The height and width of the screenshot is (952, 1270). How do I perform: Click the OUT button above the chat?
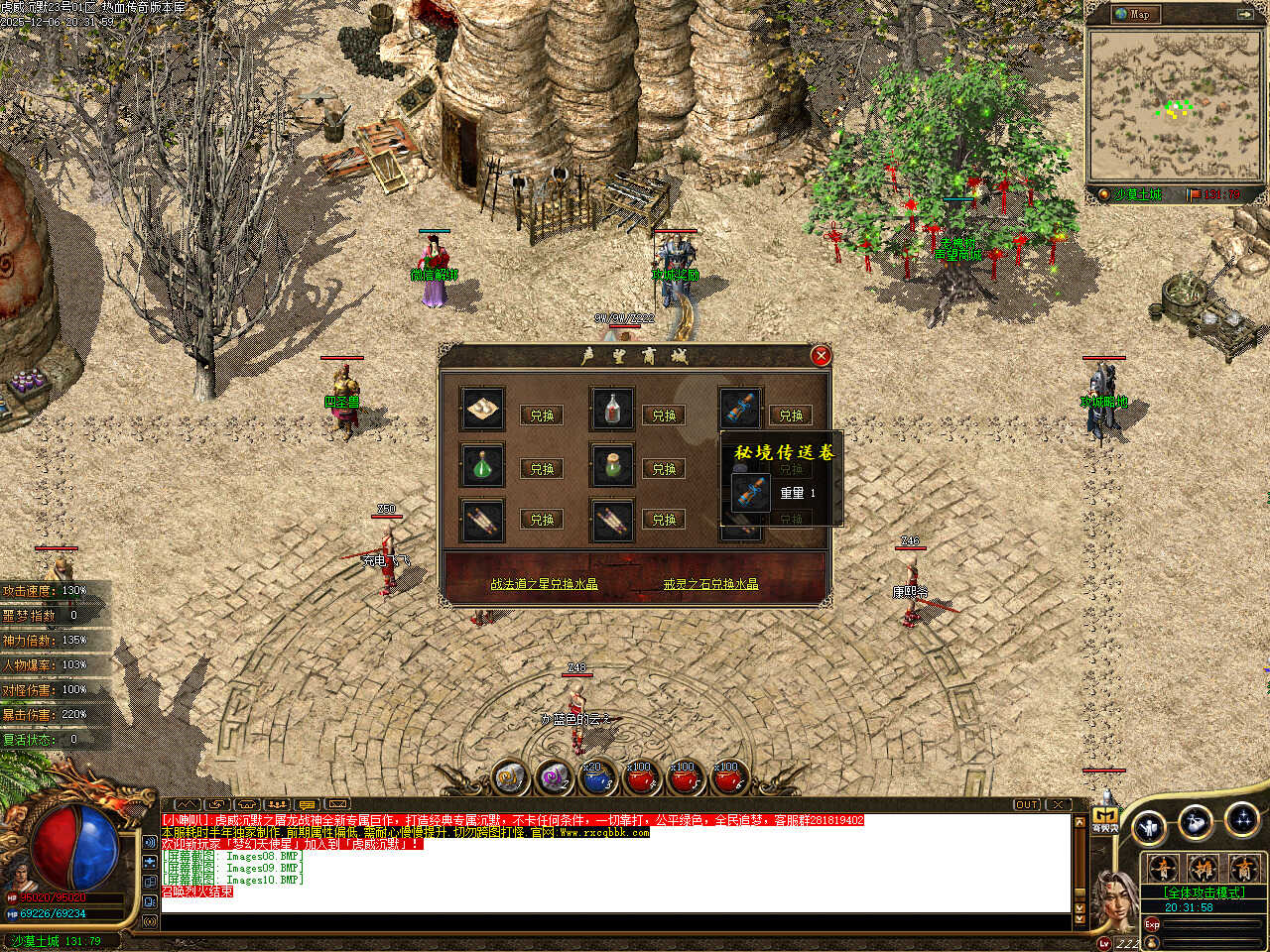click(x=1027, y=804)
